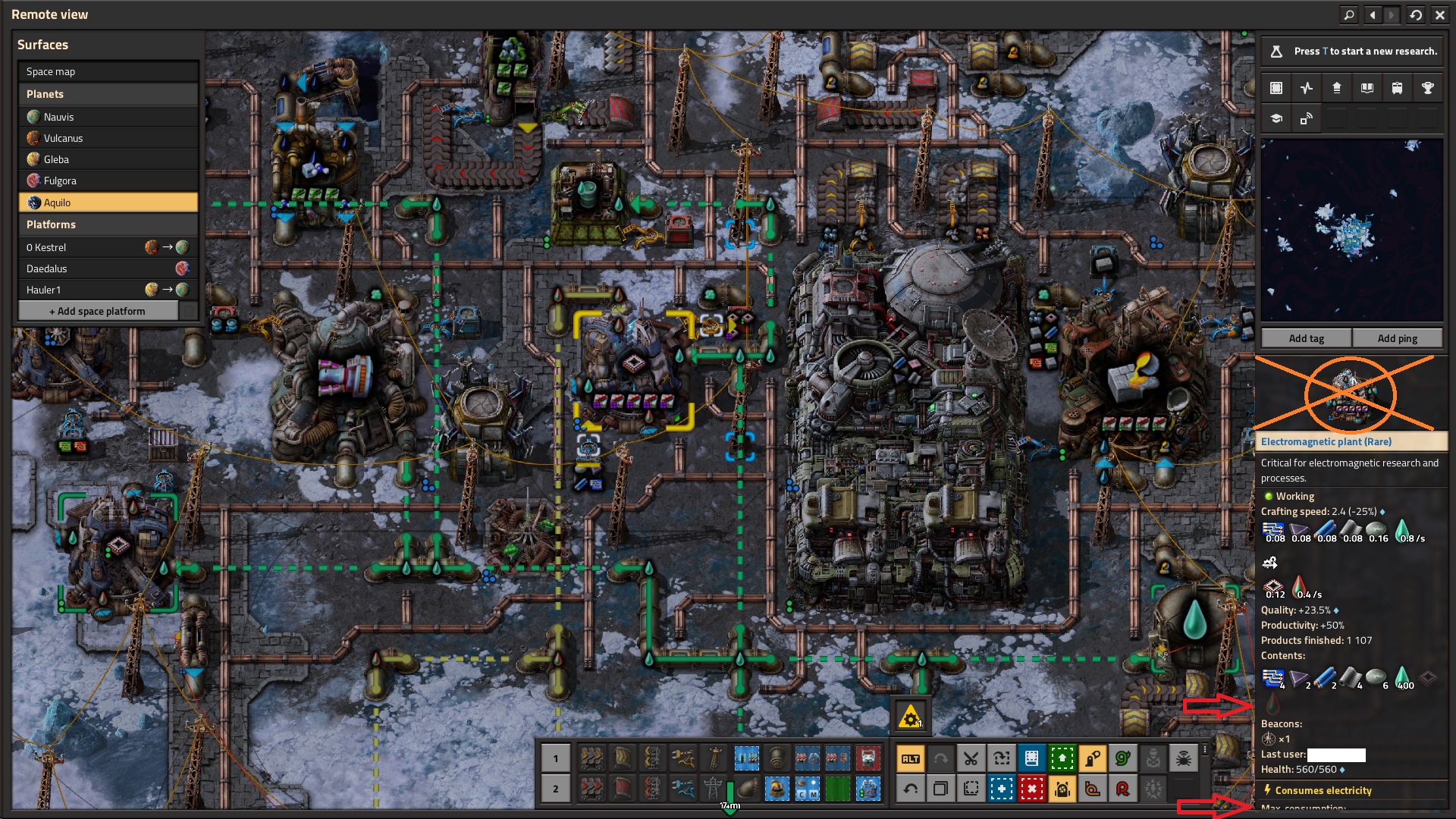Show production statistics graph button
This screenshot has height=819, width=1456.
pos(1306,88)
